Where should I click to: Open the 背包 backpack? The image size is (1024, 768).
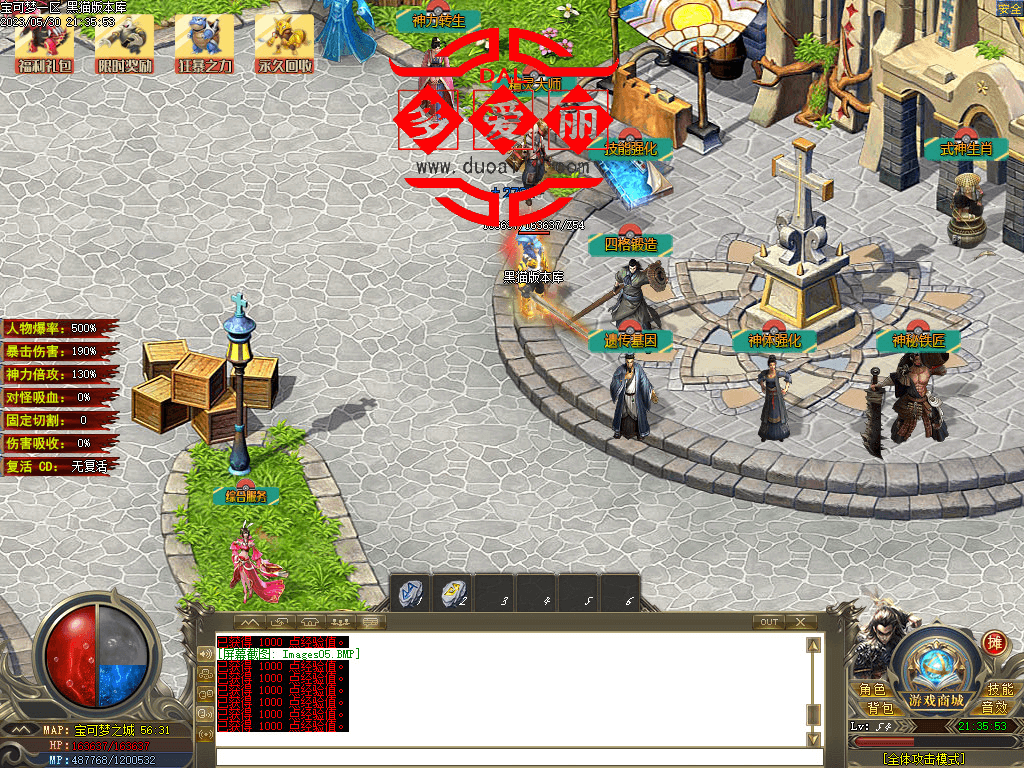880,707
